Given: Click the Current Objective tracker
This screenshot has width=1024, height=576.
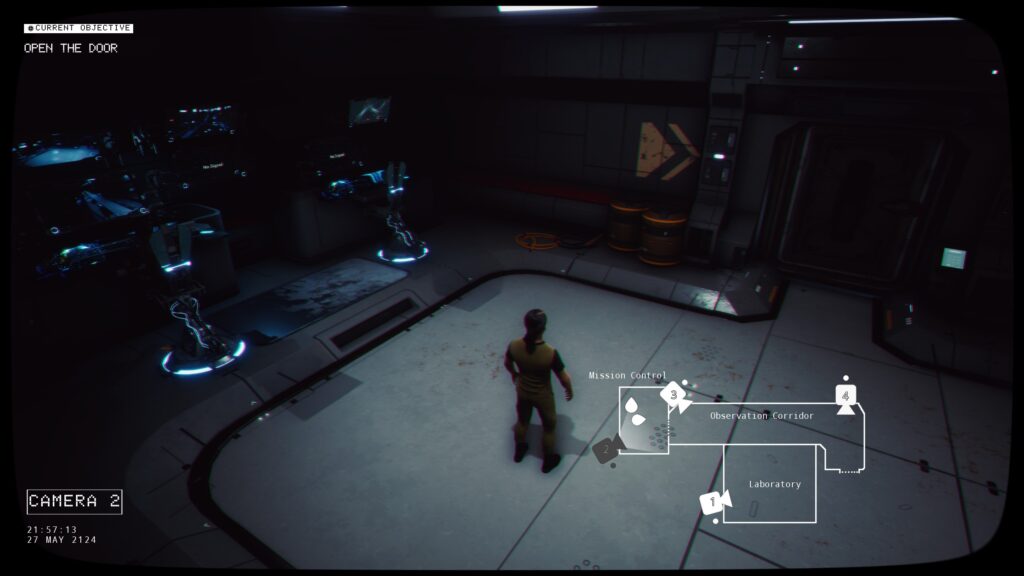Looking at the screenshot, I should (79, 28).
